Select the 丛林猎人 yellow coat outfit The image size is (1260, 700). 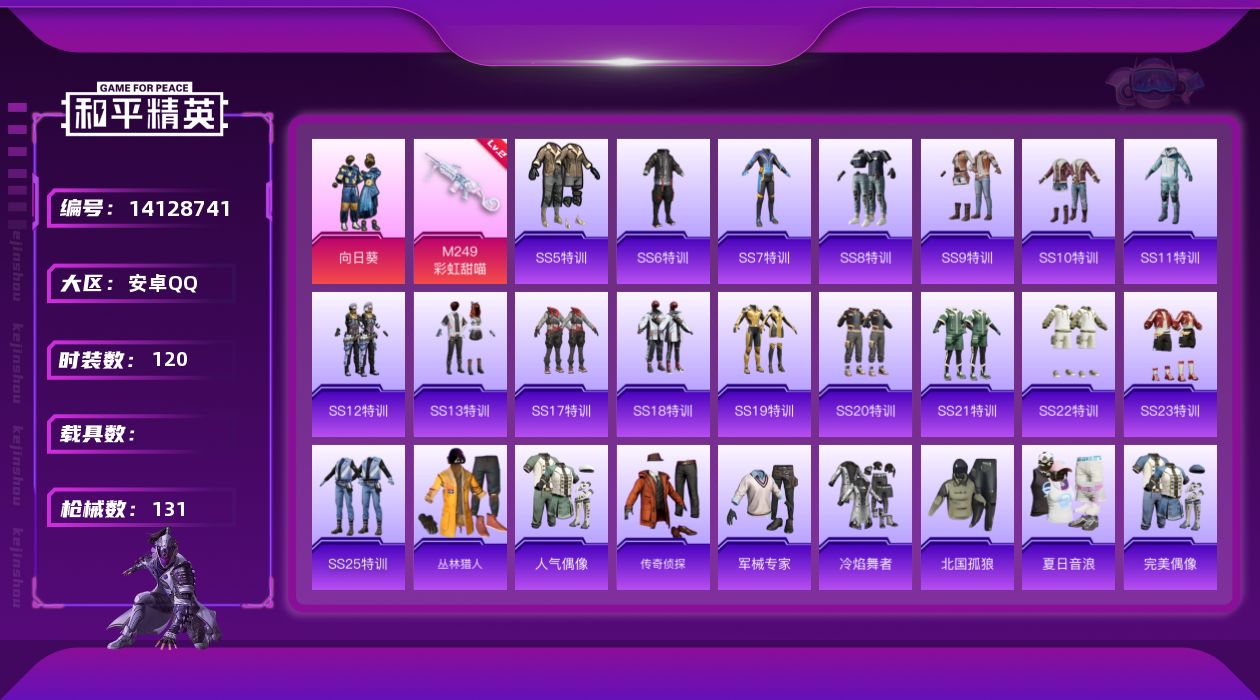(x=460, y=517)
